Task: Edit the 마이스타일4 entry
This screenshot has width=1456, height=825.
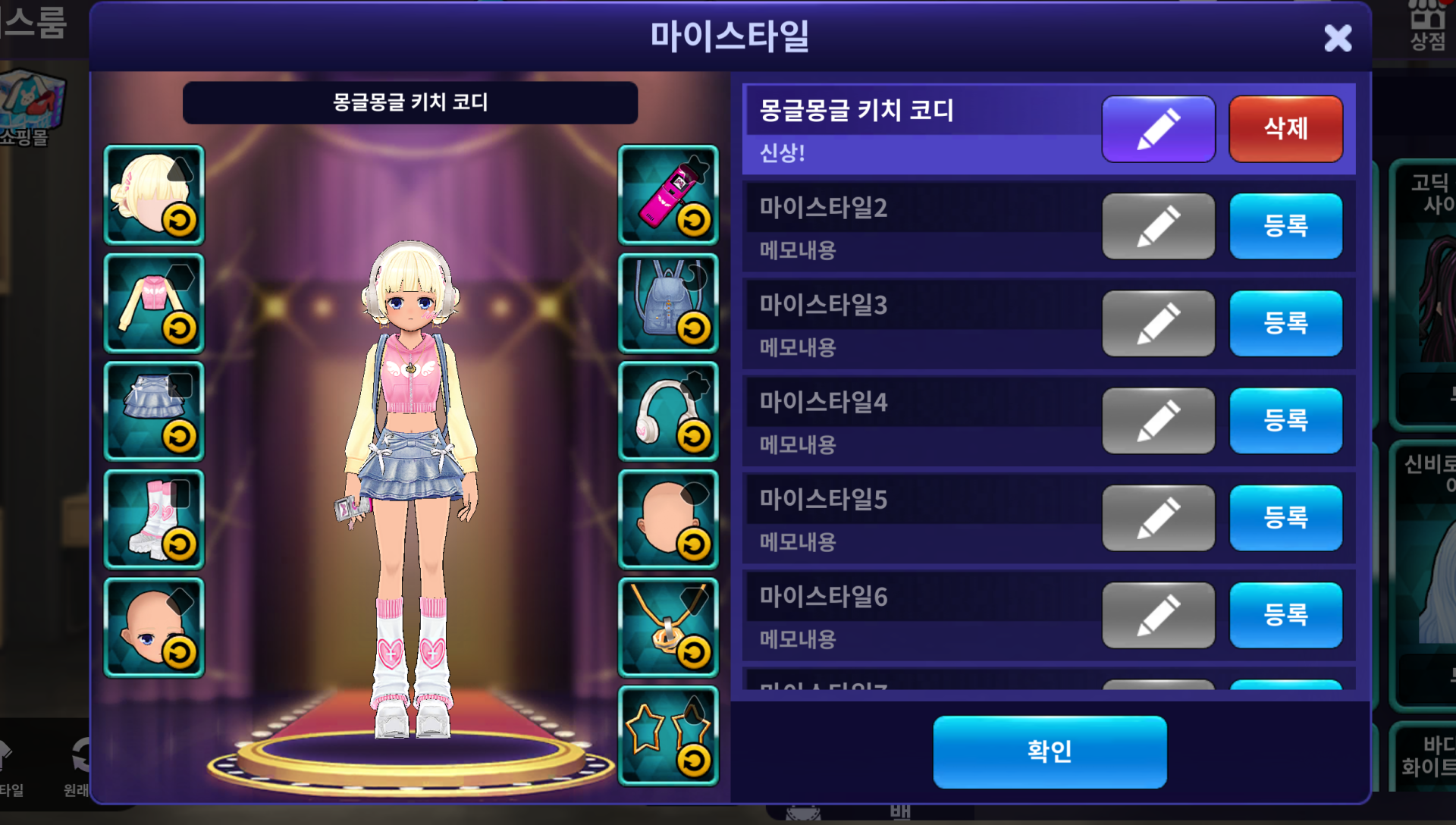Action: pyautogui.click(x=1158, y=420)
